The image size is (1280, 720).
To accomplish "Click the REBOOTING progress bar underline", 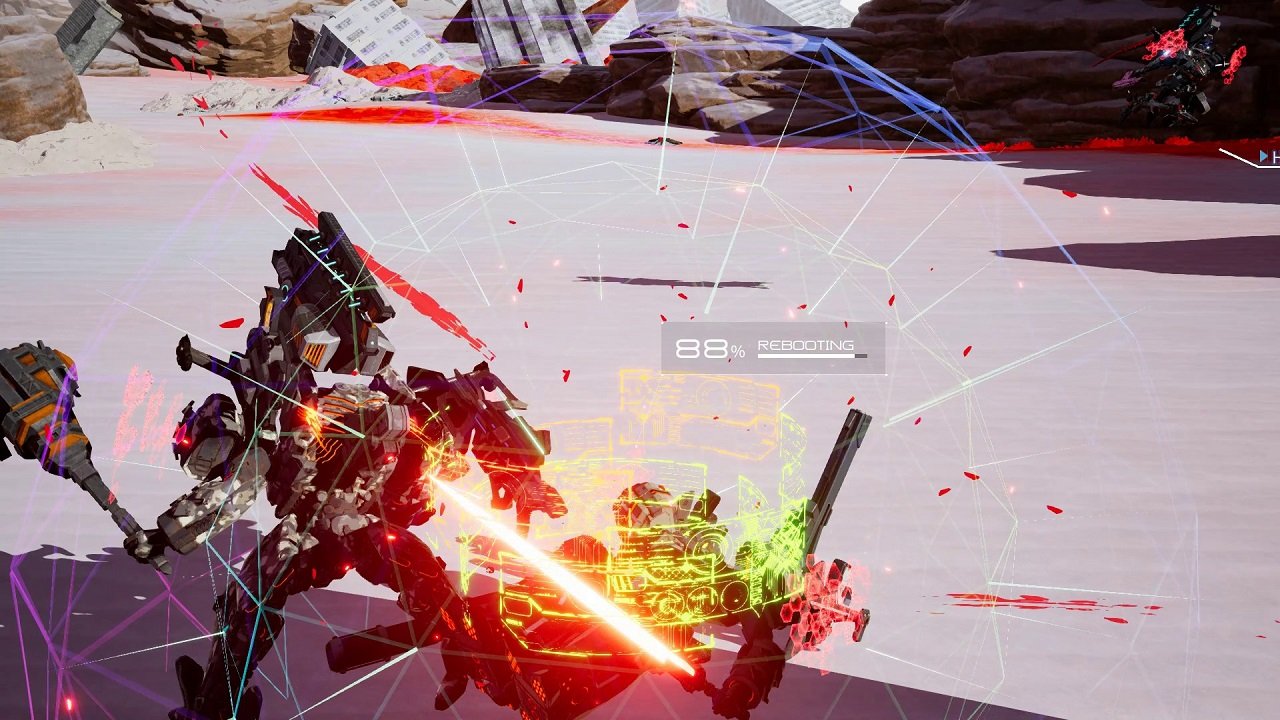I will coord(810,355).
